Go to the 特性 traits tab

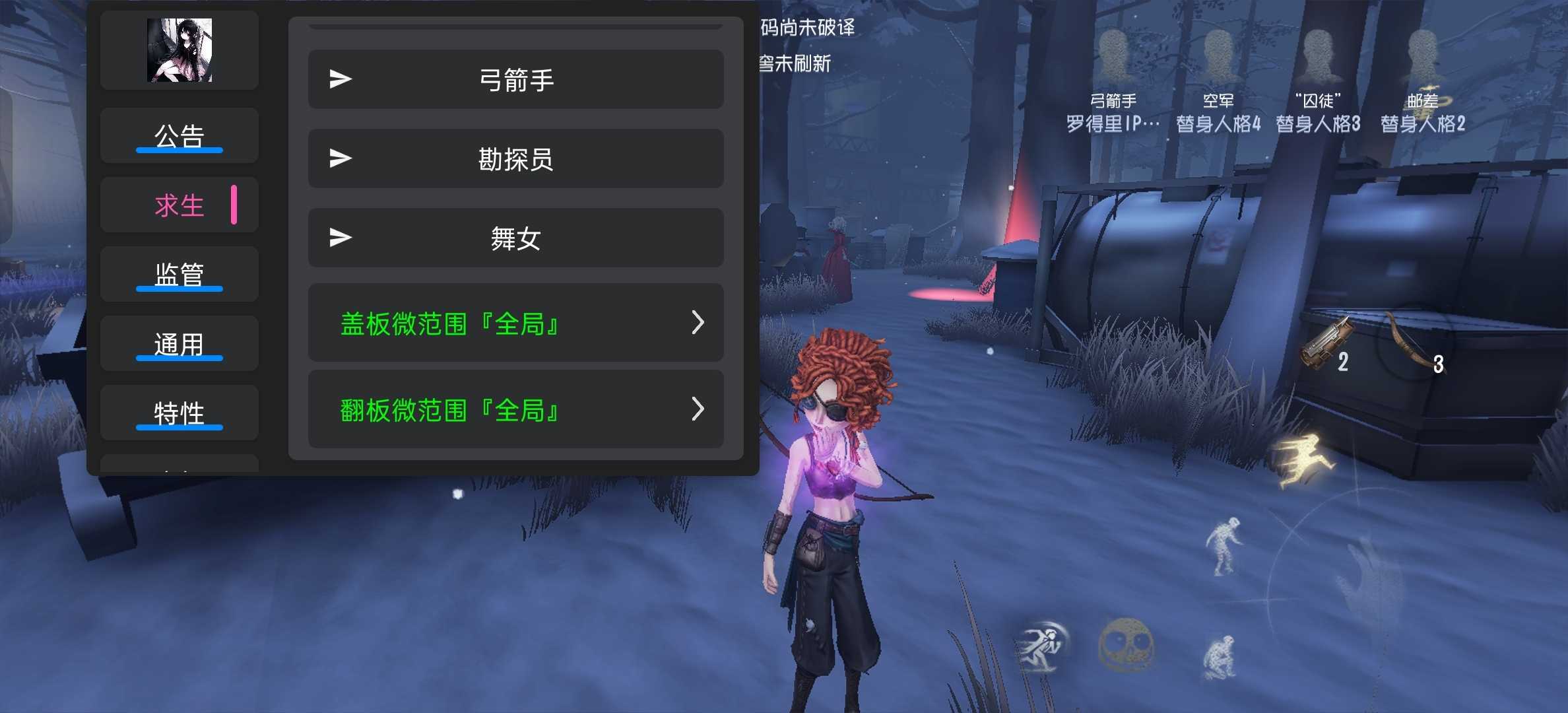coord(179,413)
